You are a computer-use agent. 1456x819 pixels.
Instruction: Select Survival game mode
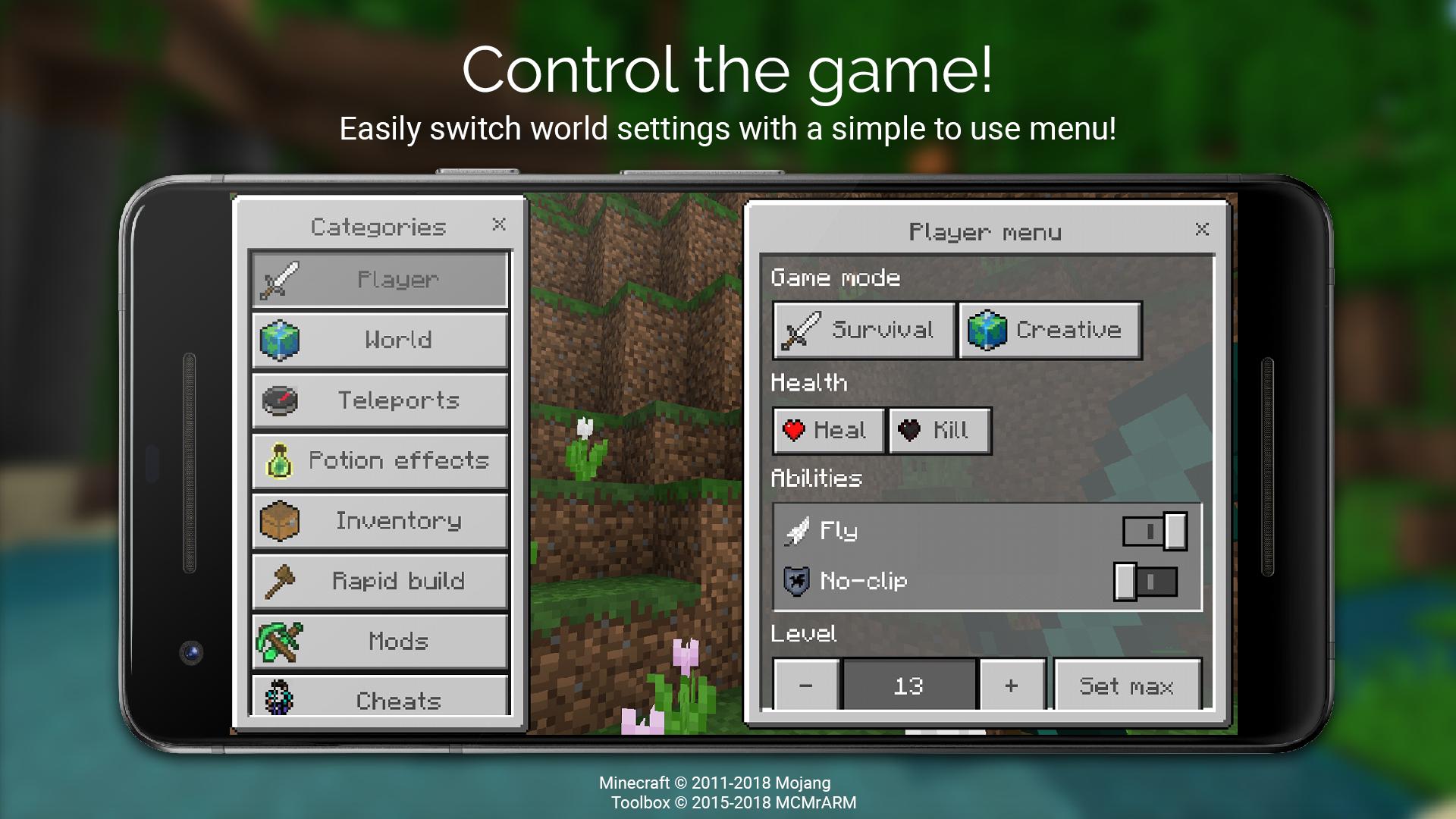[864, 330]
